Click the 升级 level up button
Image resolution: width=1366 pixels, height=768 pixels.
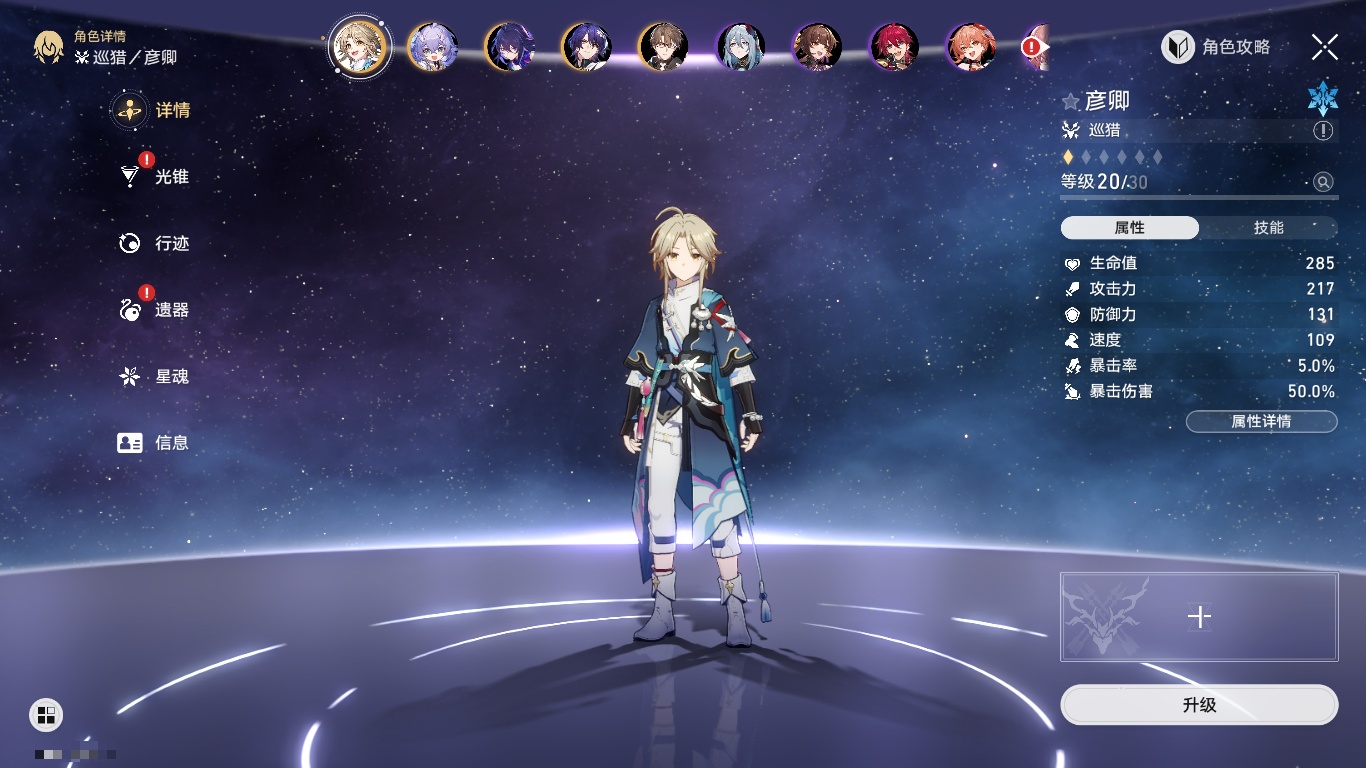click(1199, 705)
